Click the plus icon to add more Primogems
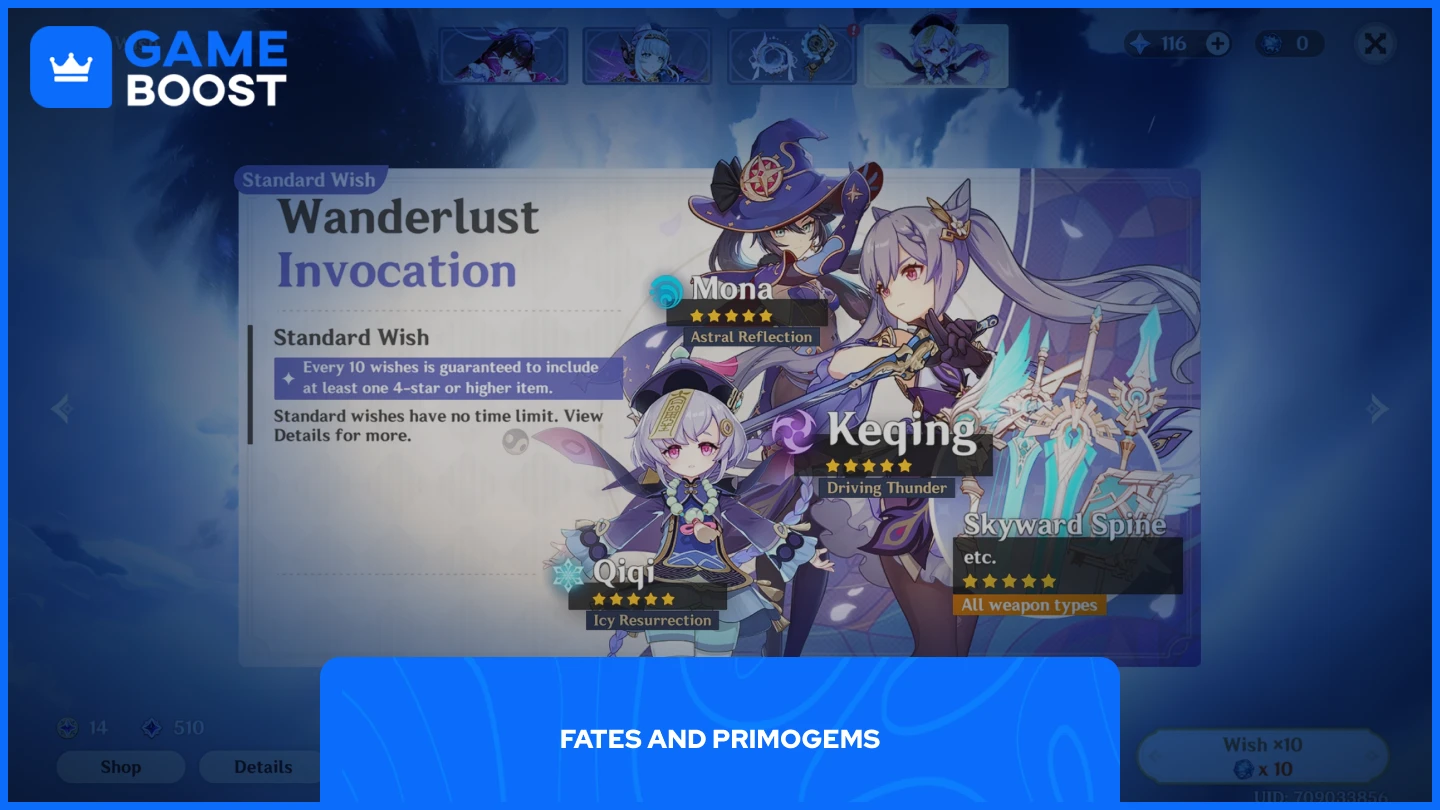This screenshot has height=810, width=1440. click(x=1218, y=43)
